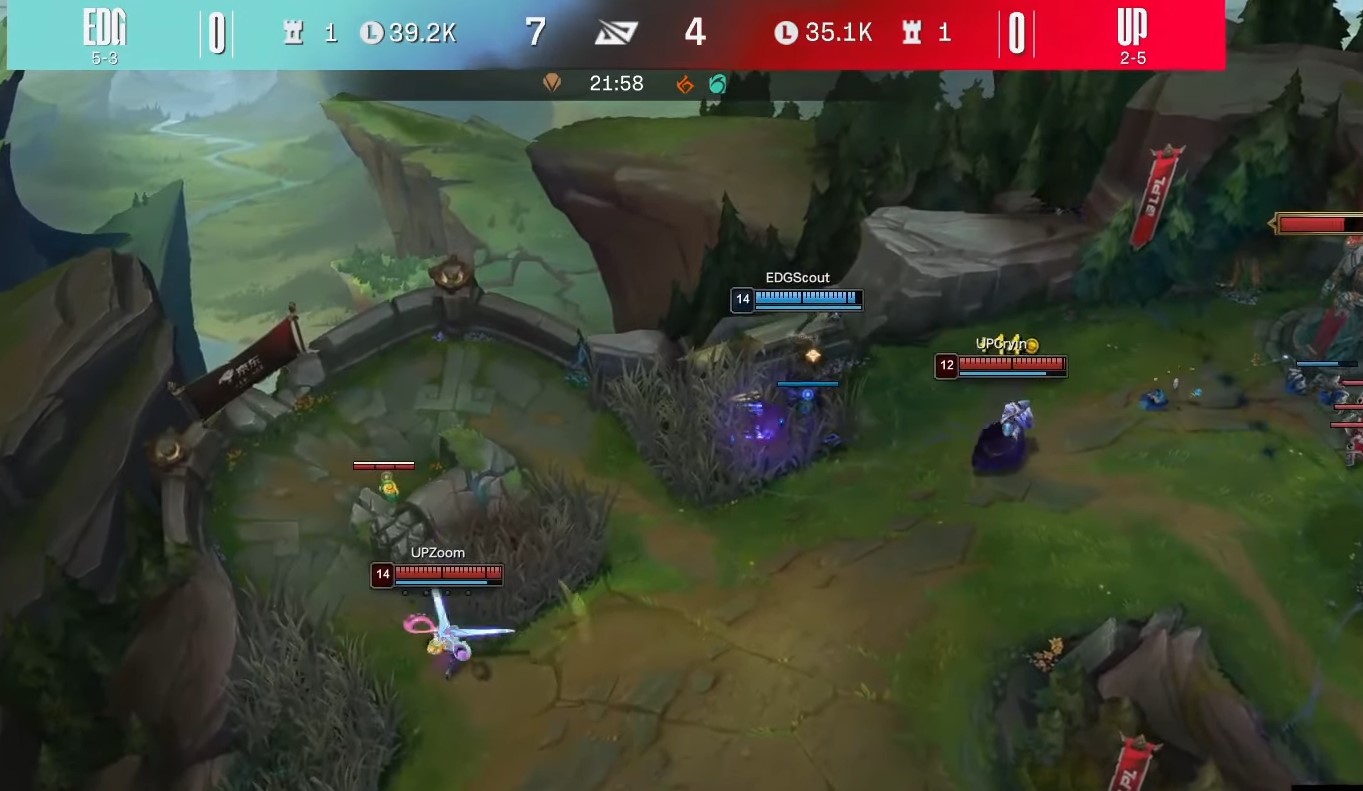Click the level 14 badge on EDGScout's nameplate

point(740,299)
